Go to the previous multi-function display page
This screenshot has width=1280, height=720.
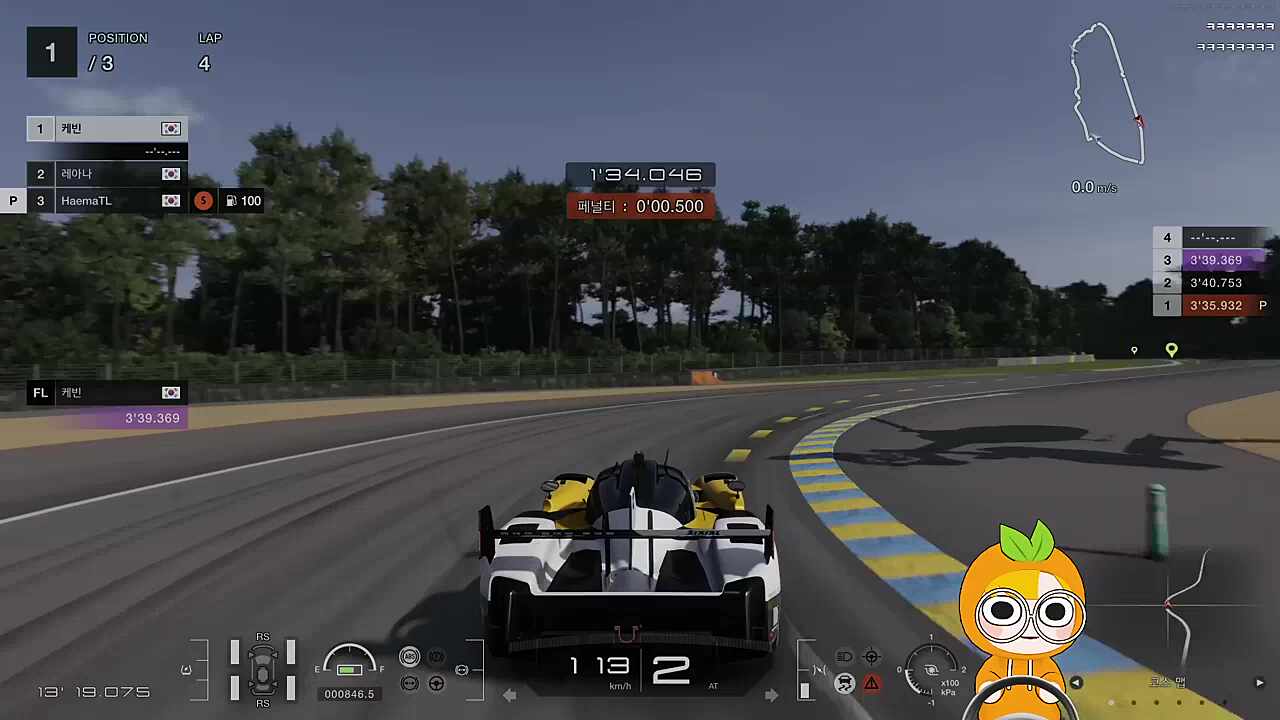[1076, 683]
